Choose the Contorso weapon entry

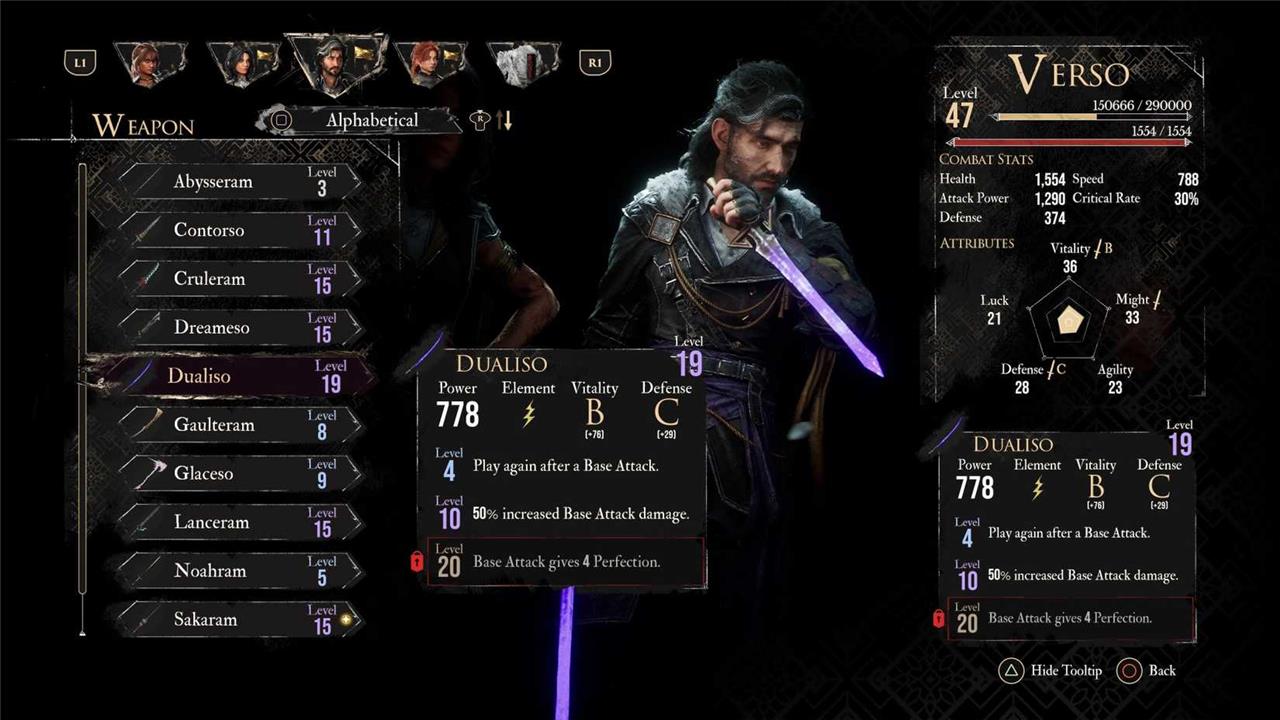pos(240,230)
